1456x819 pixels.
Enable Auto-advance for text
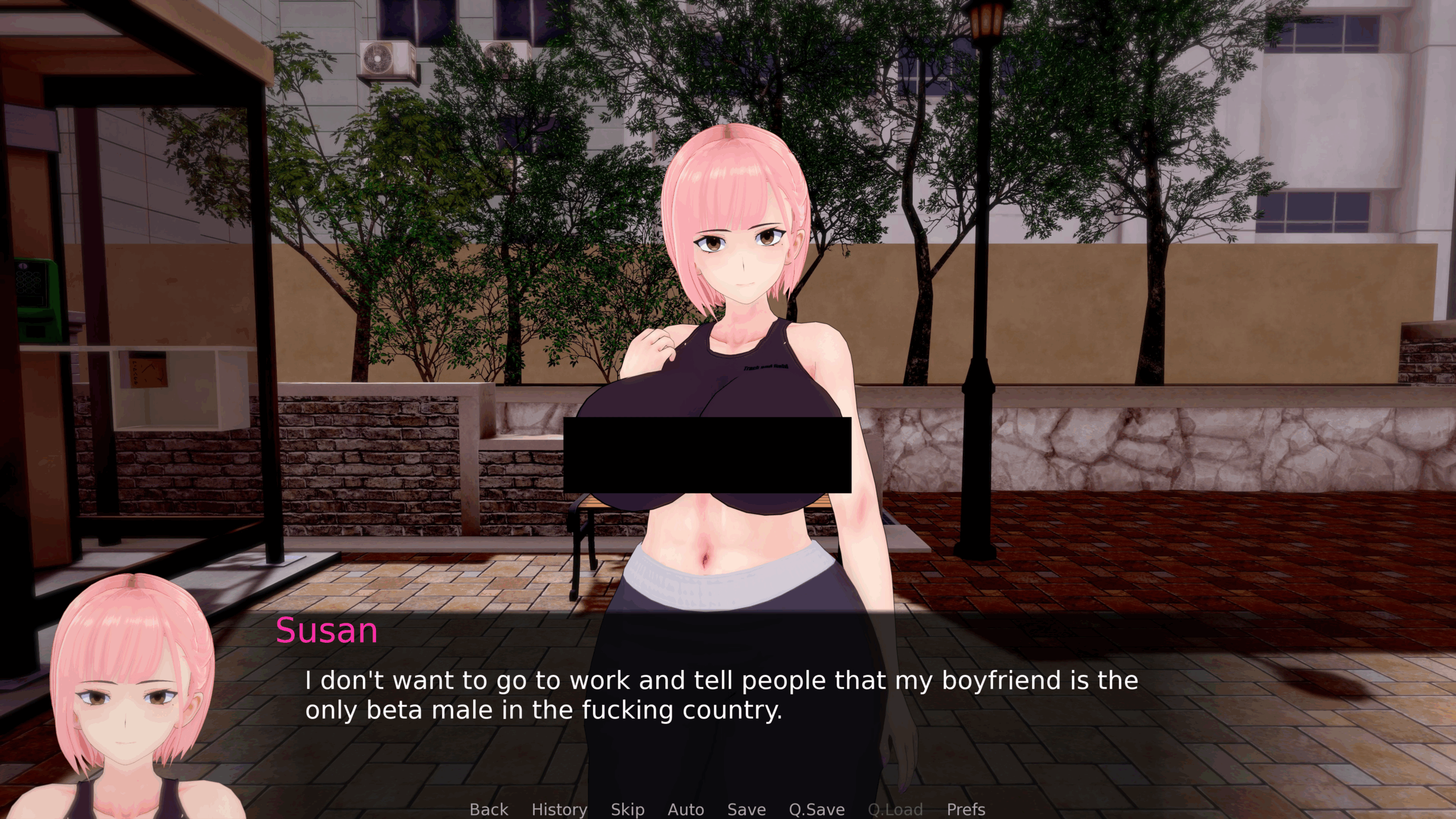[x=685, y=809]
